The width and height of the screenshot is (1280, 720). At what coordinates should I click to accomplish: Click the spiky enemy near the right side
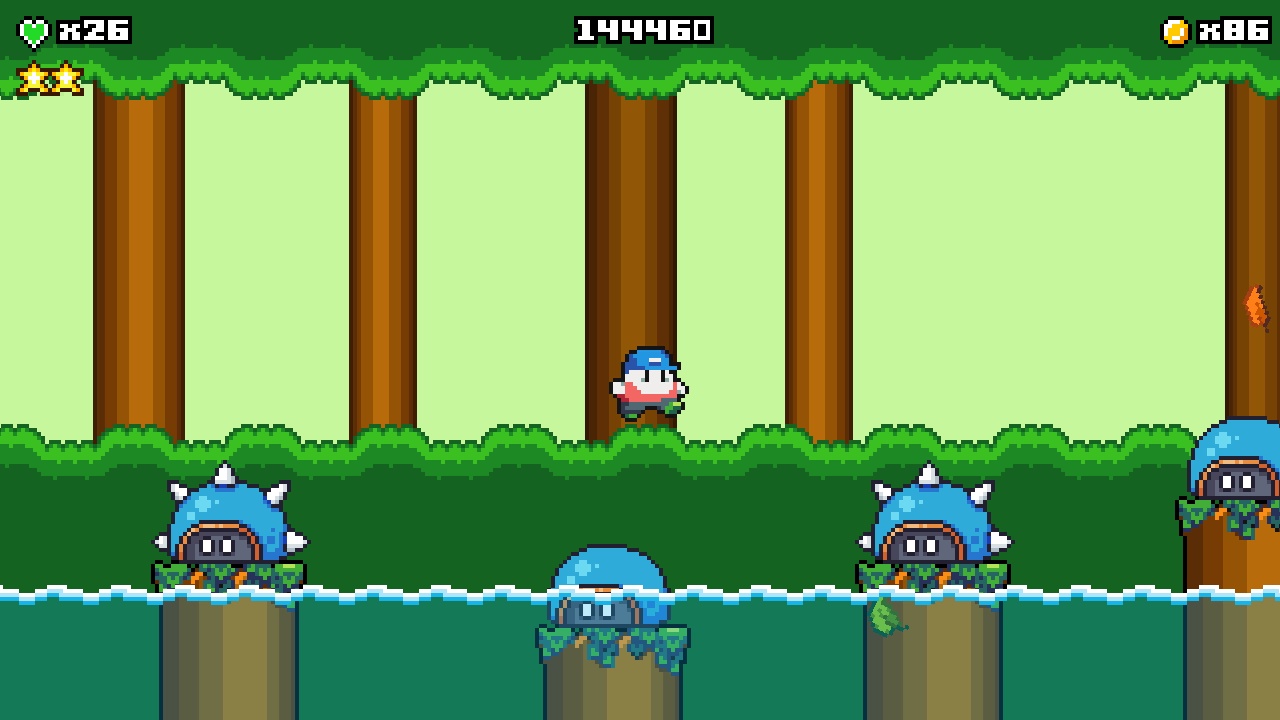coord(930,525)
